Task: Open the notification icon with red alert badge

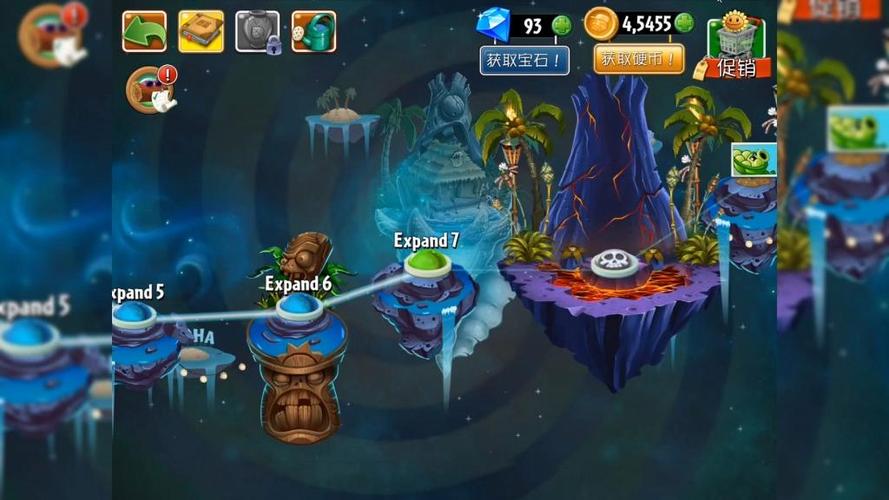Action: (152, 89)
